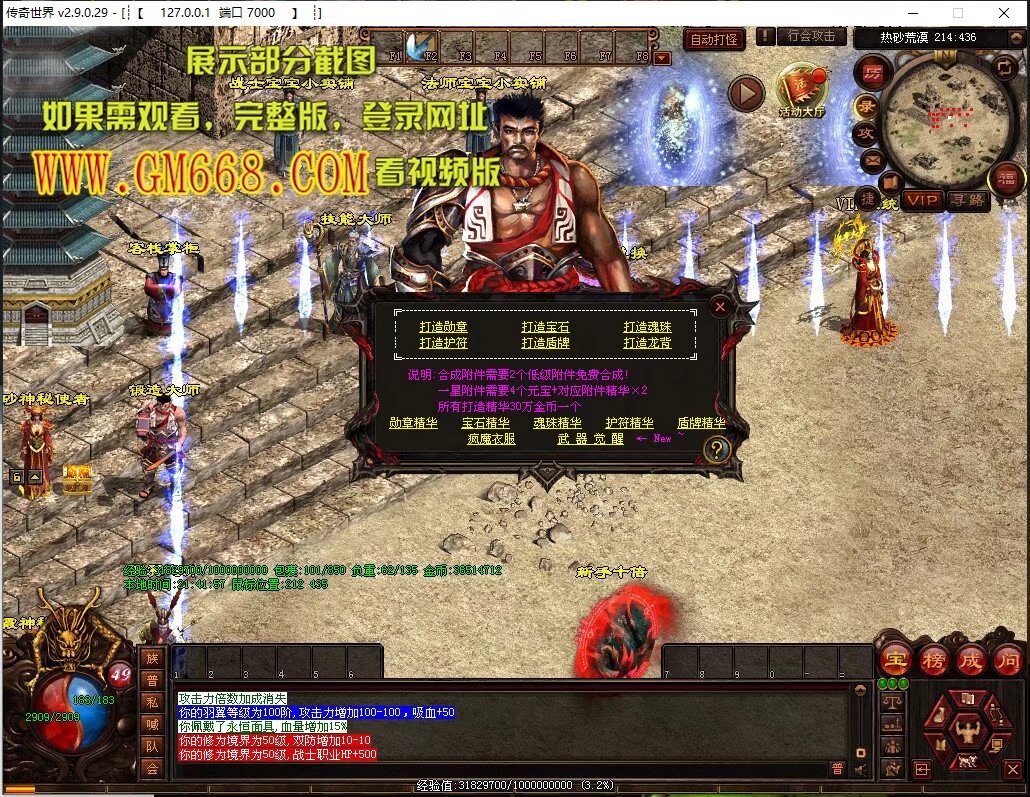This screenshot has width=1030, height=797.
Task: Select the 武器觉醒 link
Action: pos(590,439)
